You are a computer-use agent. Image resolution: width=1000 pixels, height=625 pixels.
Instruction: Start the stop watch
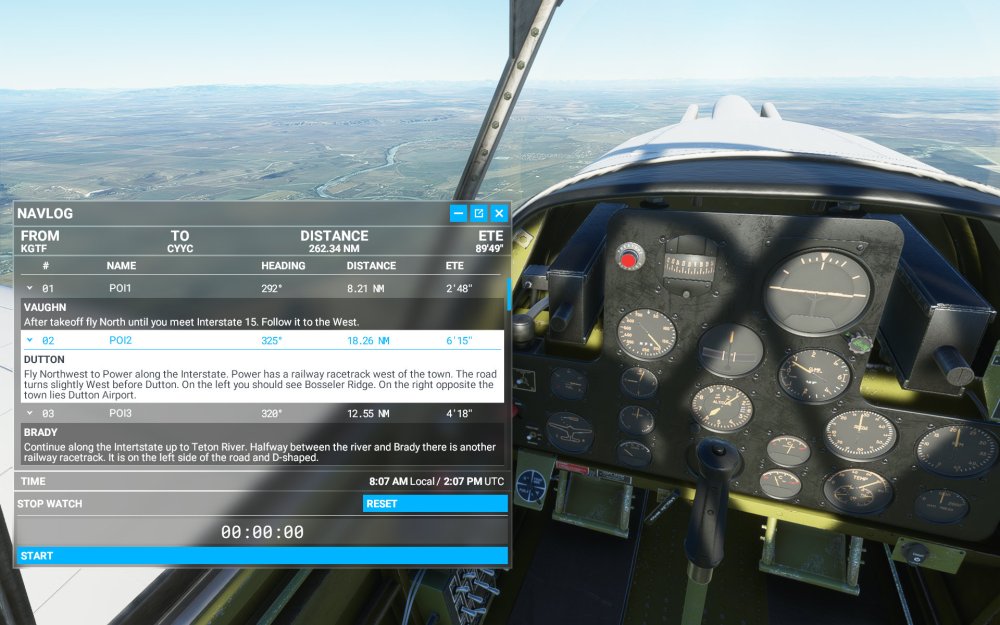click(x=262, y=556)
